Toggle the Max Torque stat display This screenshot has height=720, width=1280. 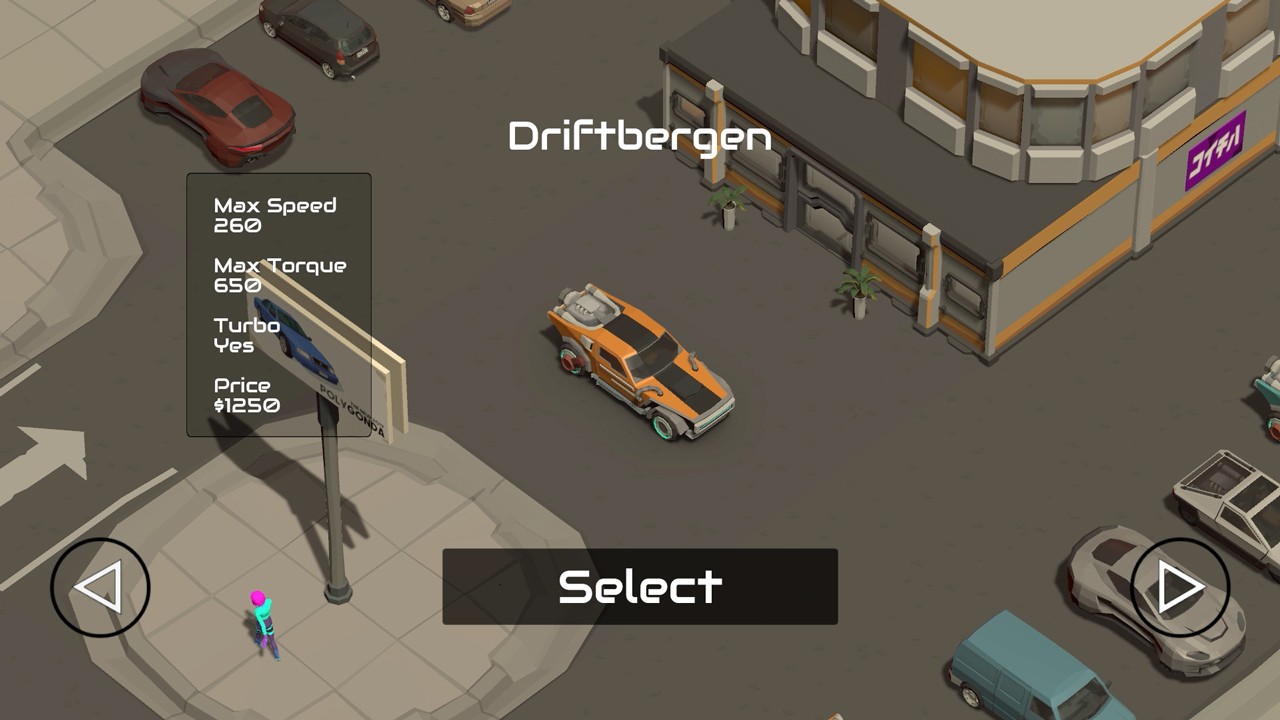click(x=278, y=274)
